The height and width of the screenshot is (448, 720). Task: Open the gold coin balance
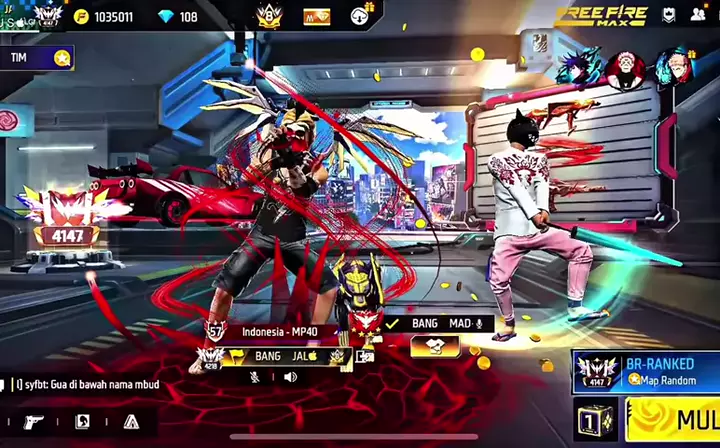pos(106,16)
